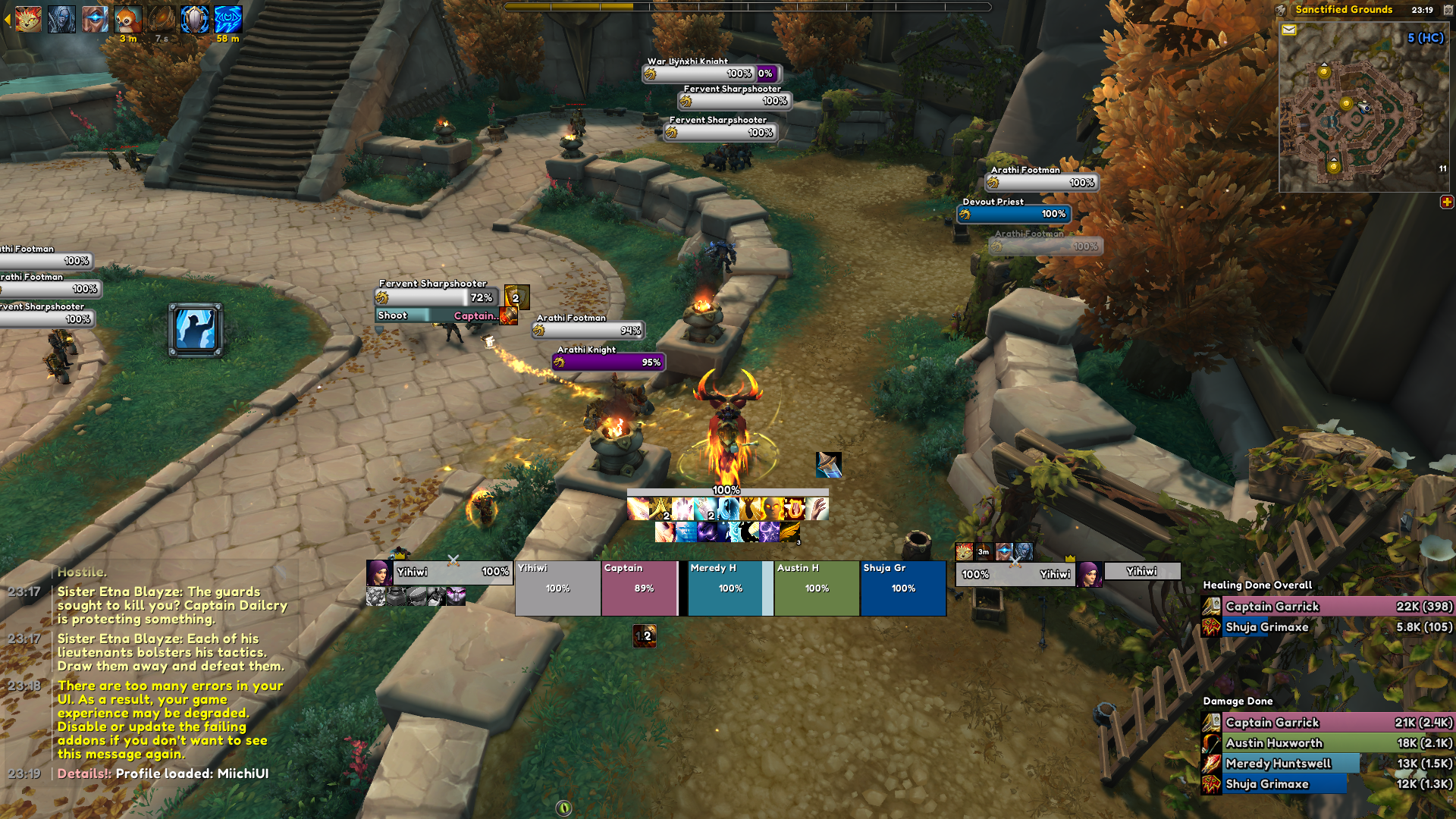Click the blue lightning eye buff icon

click(227, 20)
